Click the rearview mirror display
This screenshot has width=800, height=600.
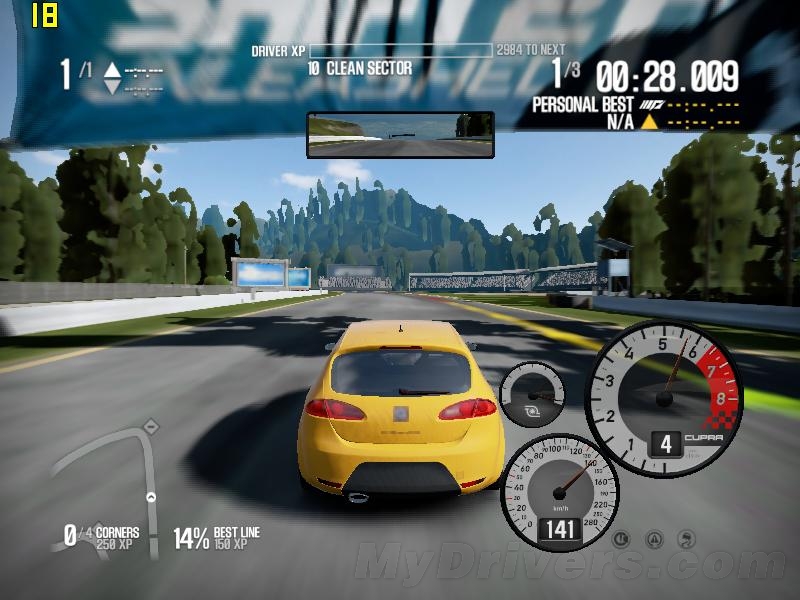400,134
